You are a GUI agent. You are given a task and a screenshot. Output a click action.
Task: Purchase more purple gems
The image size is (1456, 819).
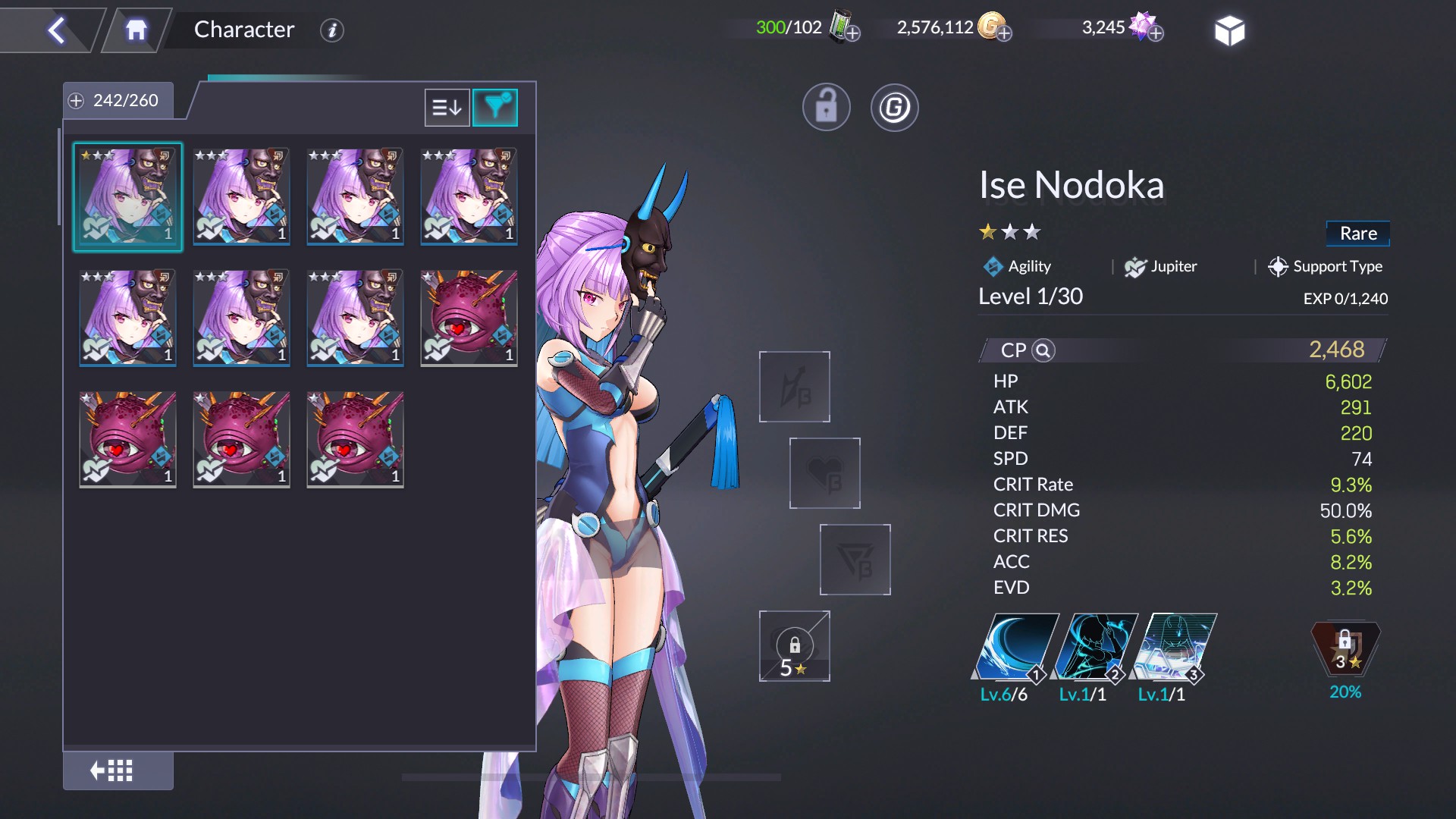[1156, 33]
